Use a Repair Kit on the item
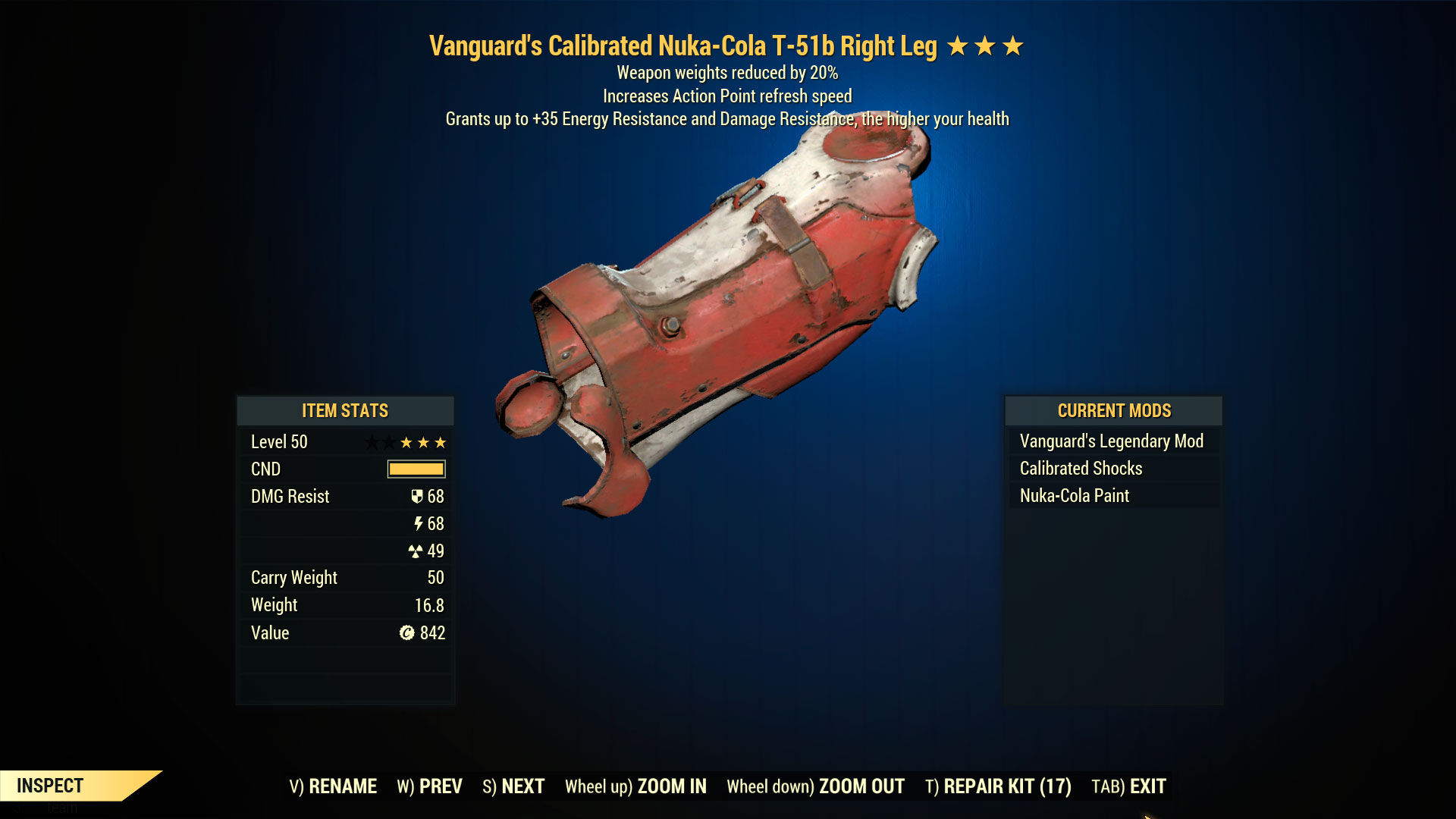Screen dimensions: 1456x819 [998, 786]
